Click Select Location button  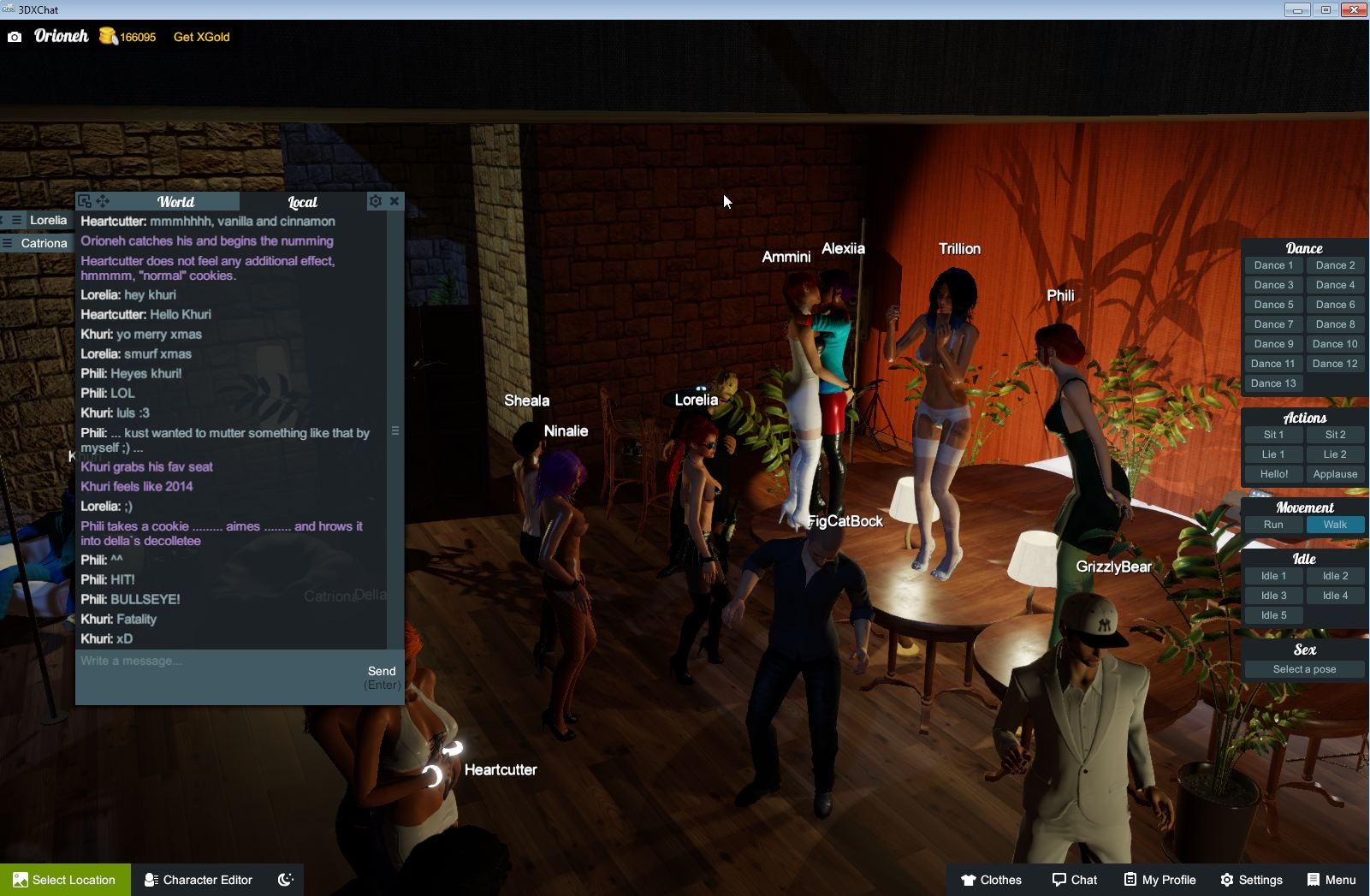[65, 880]
